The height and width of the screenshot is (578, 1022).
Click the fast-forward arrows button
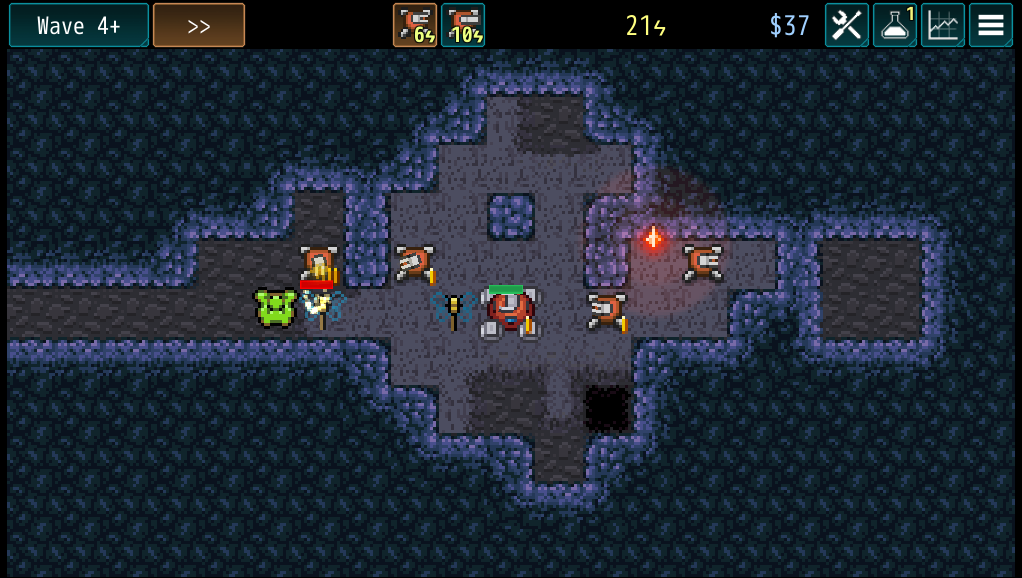pos(199,25)
